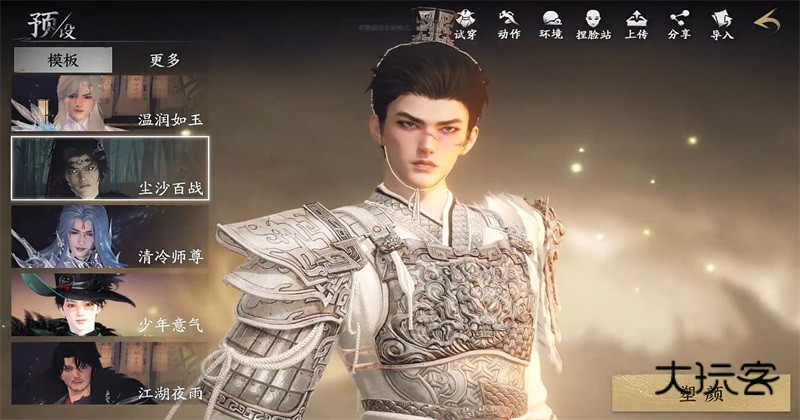
Task: Pick the 清冷师尊 preset
Action: coord(110,237)
